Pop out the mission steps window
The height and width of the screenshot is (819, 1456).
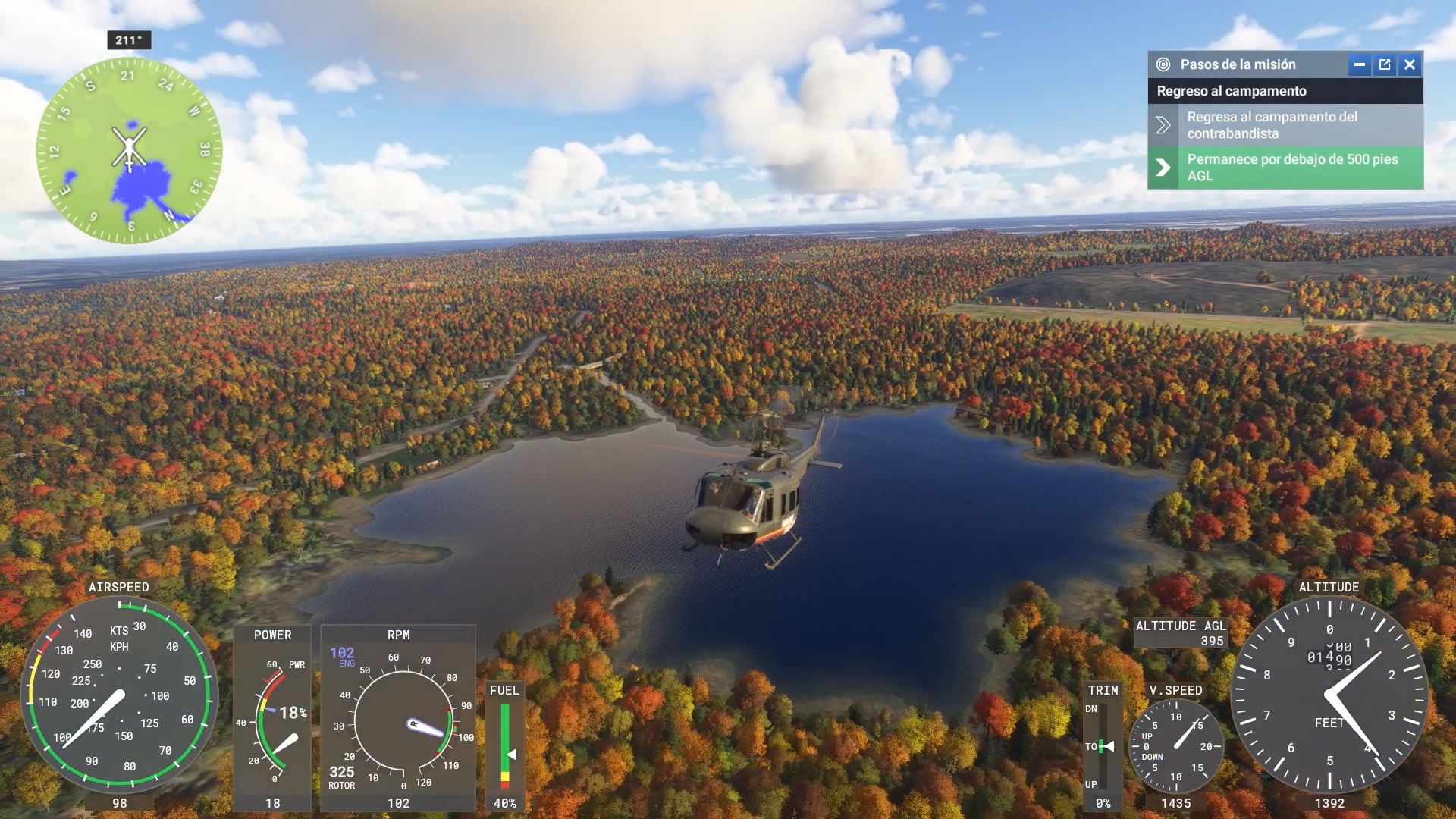pos(1385,64)
